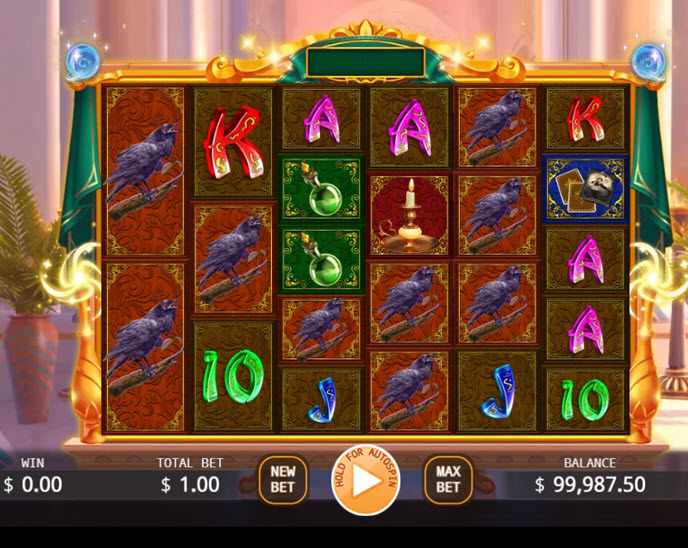Open the New Bet option

pos(283,480)
